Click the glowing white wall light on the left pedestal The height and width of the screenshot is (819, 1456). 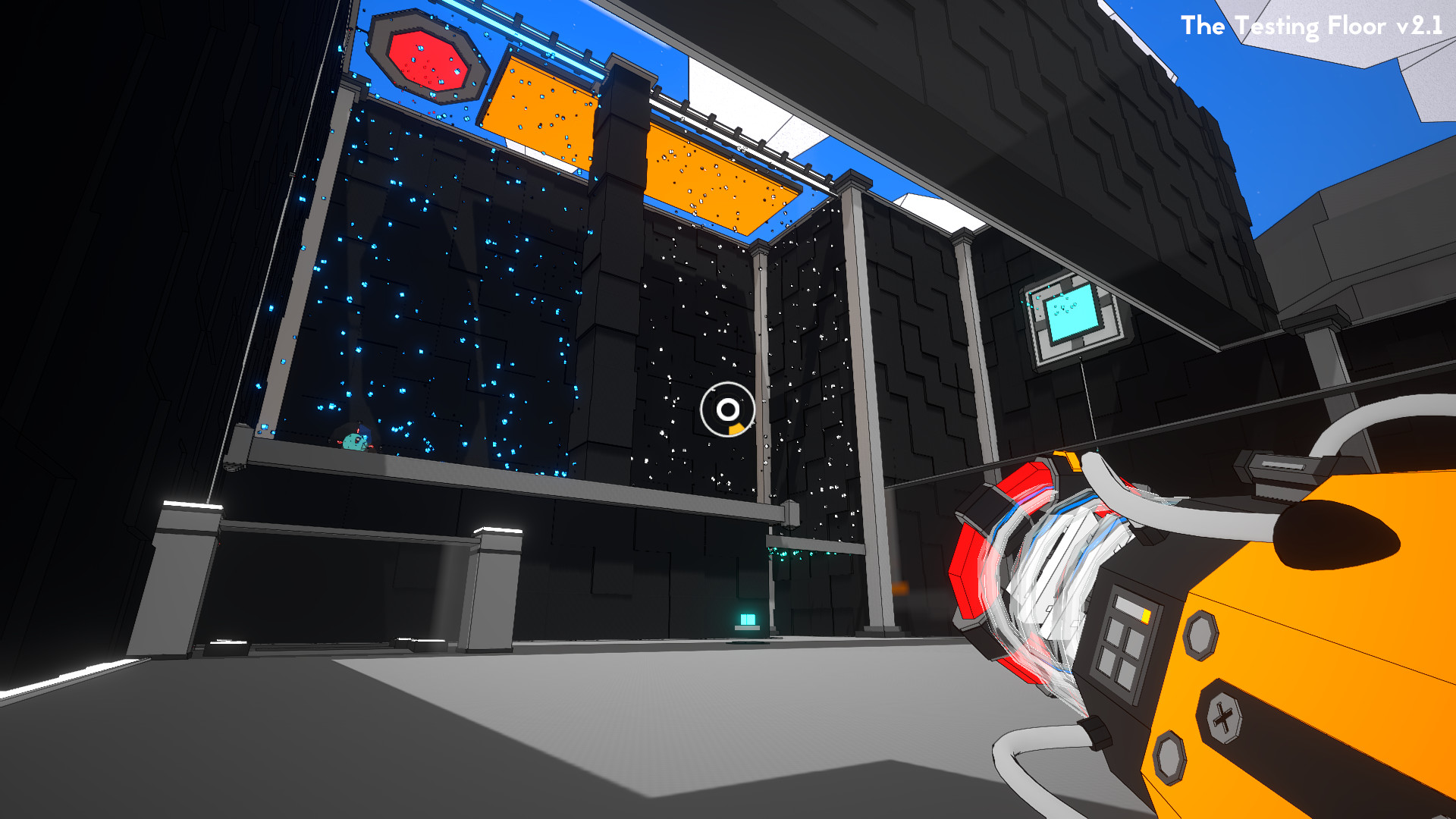[193, 506]
